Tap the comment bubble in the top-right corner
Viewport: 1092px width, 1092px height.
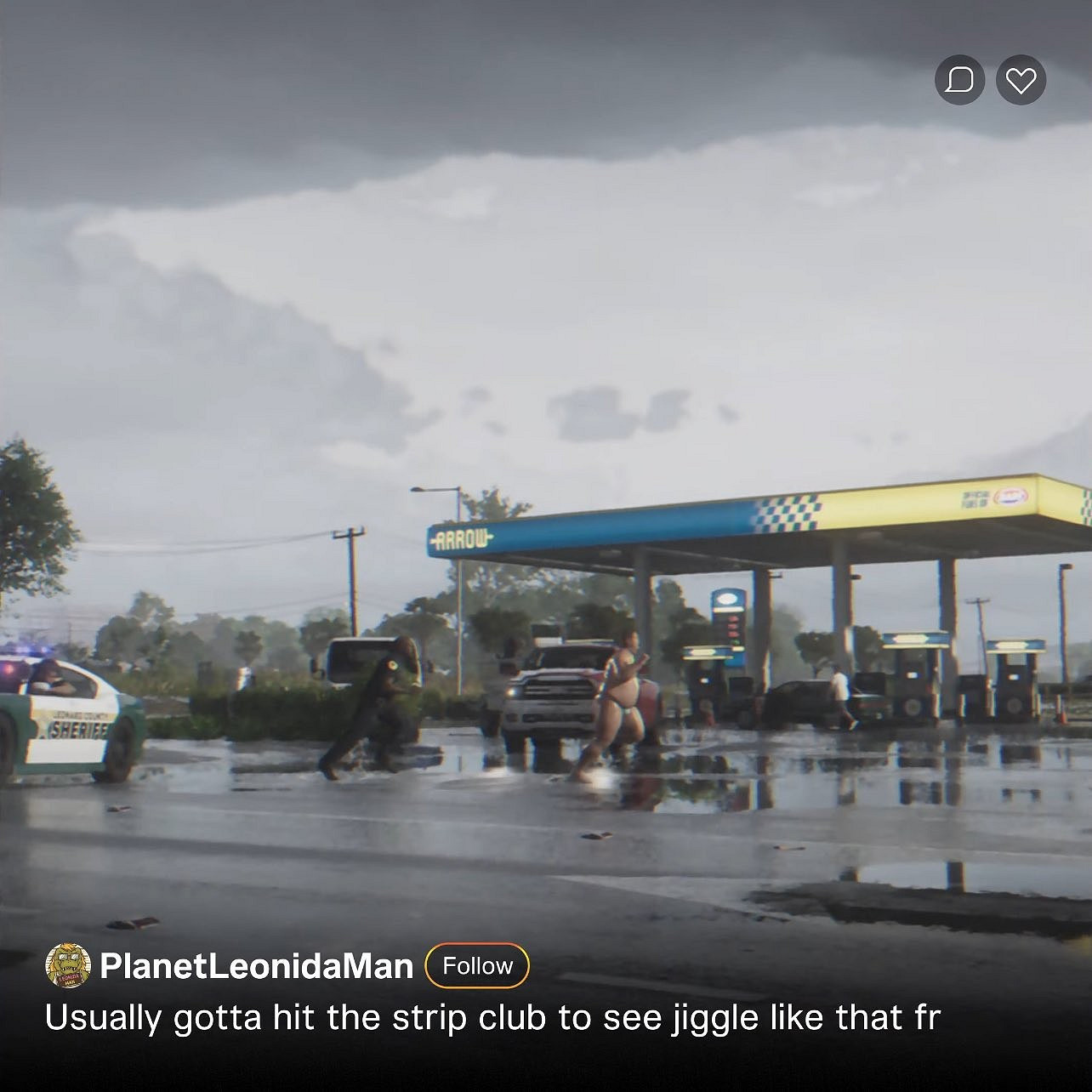(x=959, y=81)
